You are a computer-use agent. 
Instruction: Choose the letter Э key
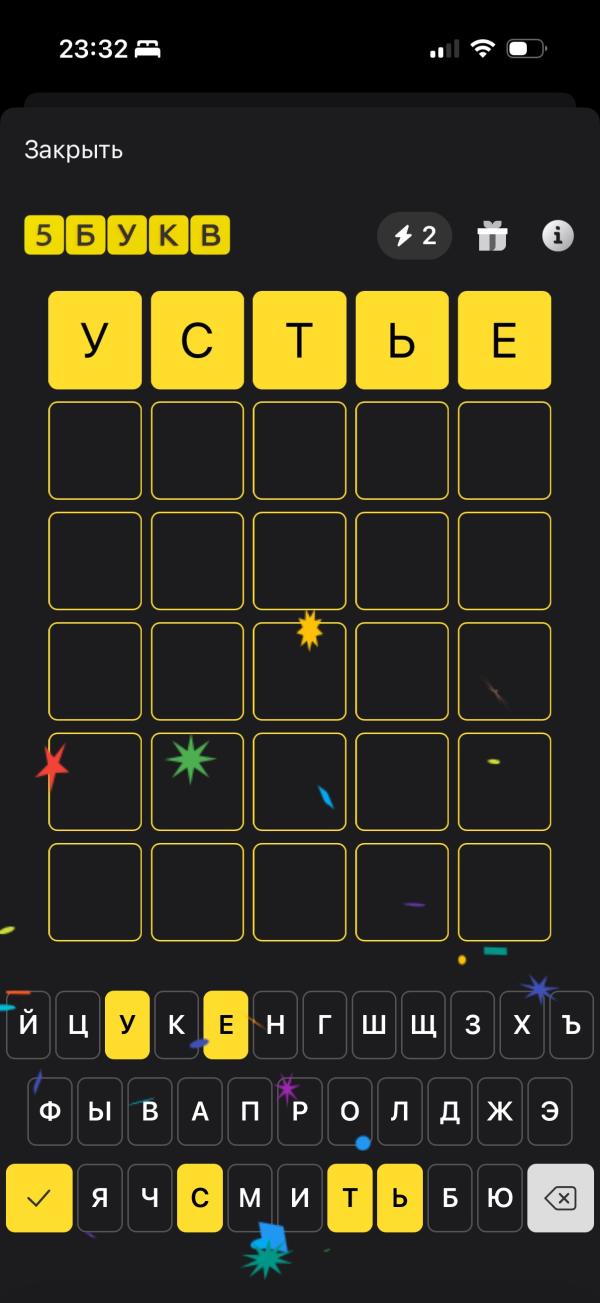click(x=549, y=1112)
